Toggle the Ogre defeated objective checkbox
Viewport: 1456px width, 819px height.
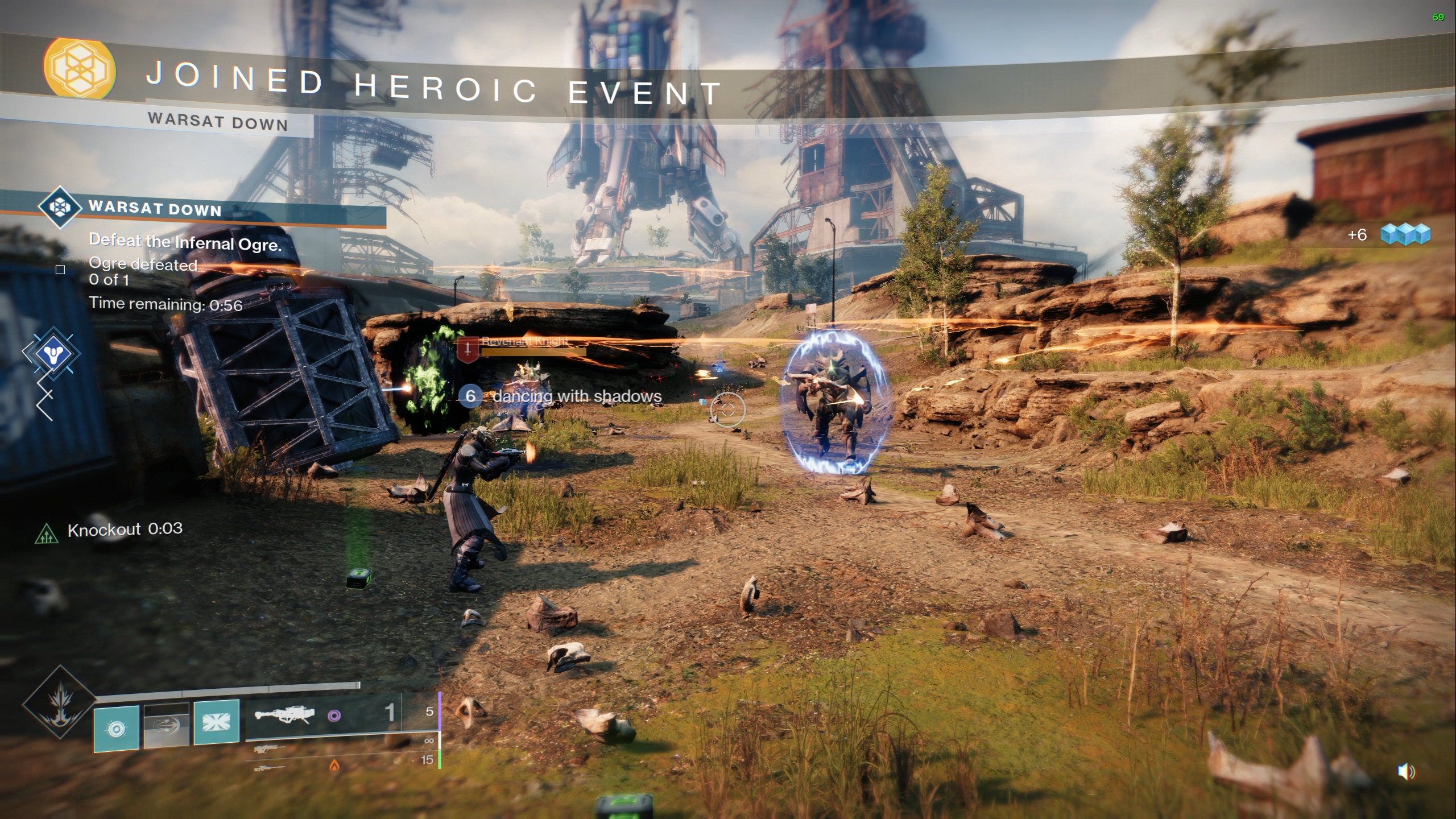pyautogui.click(x=60, y=270)
